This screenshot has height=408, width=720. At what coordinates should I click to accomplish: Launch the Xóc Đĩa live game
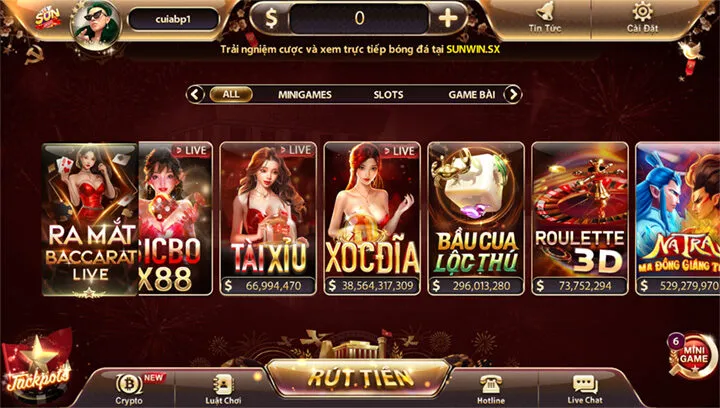[371, 218]
